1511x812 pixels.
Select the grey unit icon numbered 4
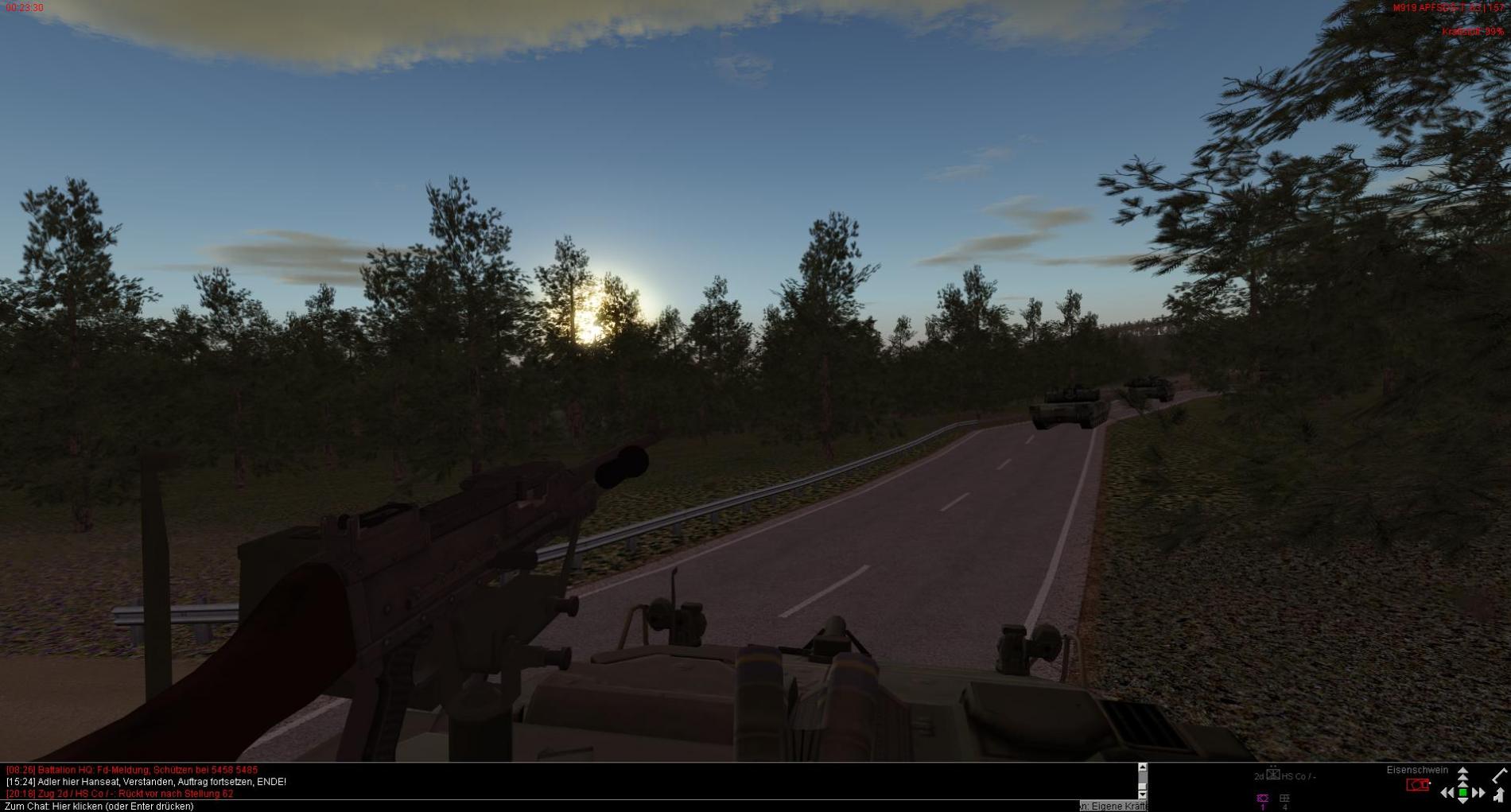pos(1284,798)
